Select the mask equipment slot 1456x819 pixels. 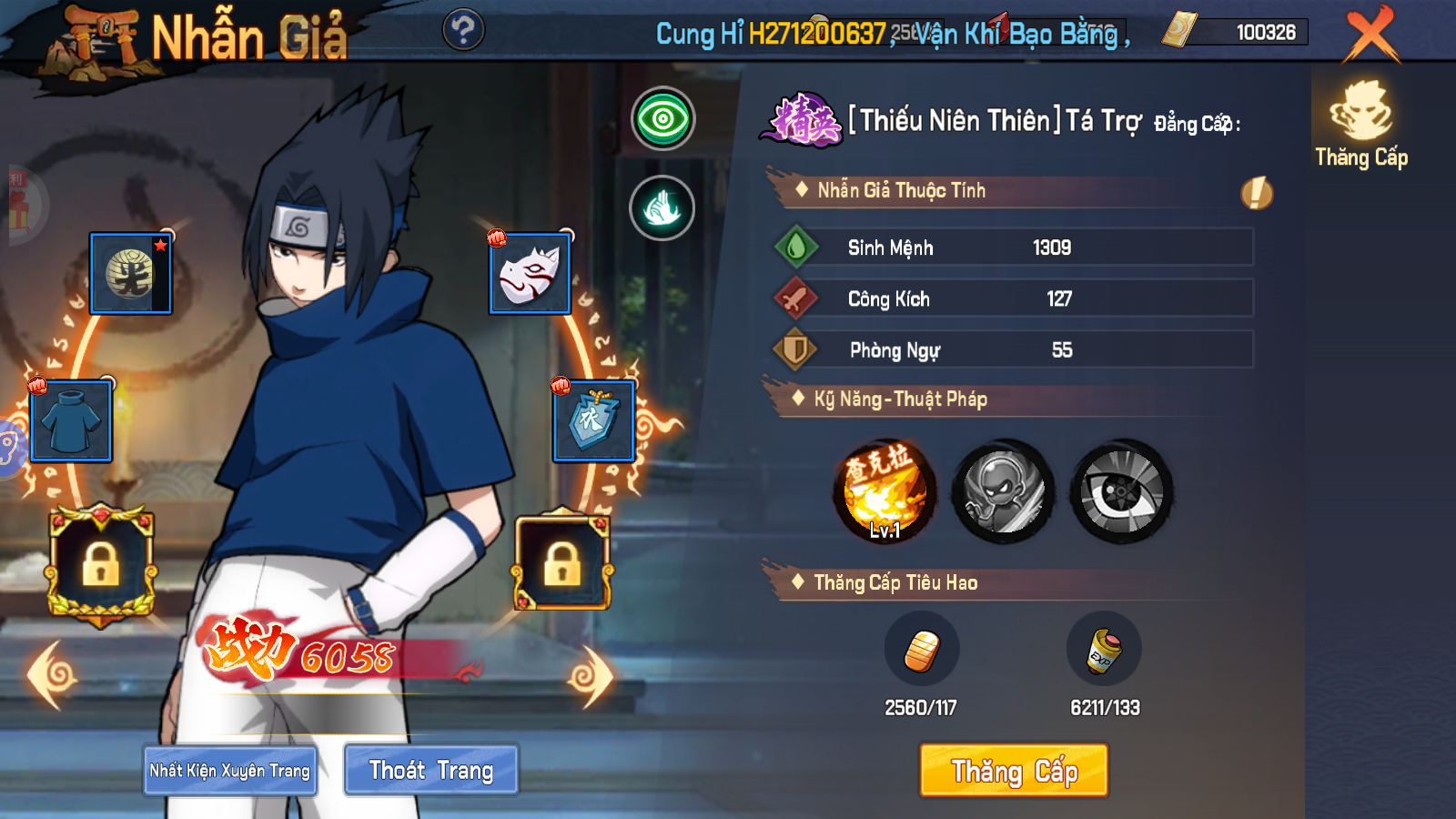click(x=529, y=272)
